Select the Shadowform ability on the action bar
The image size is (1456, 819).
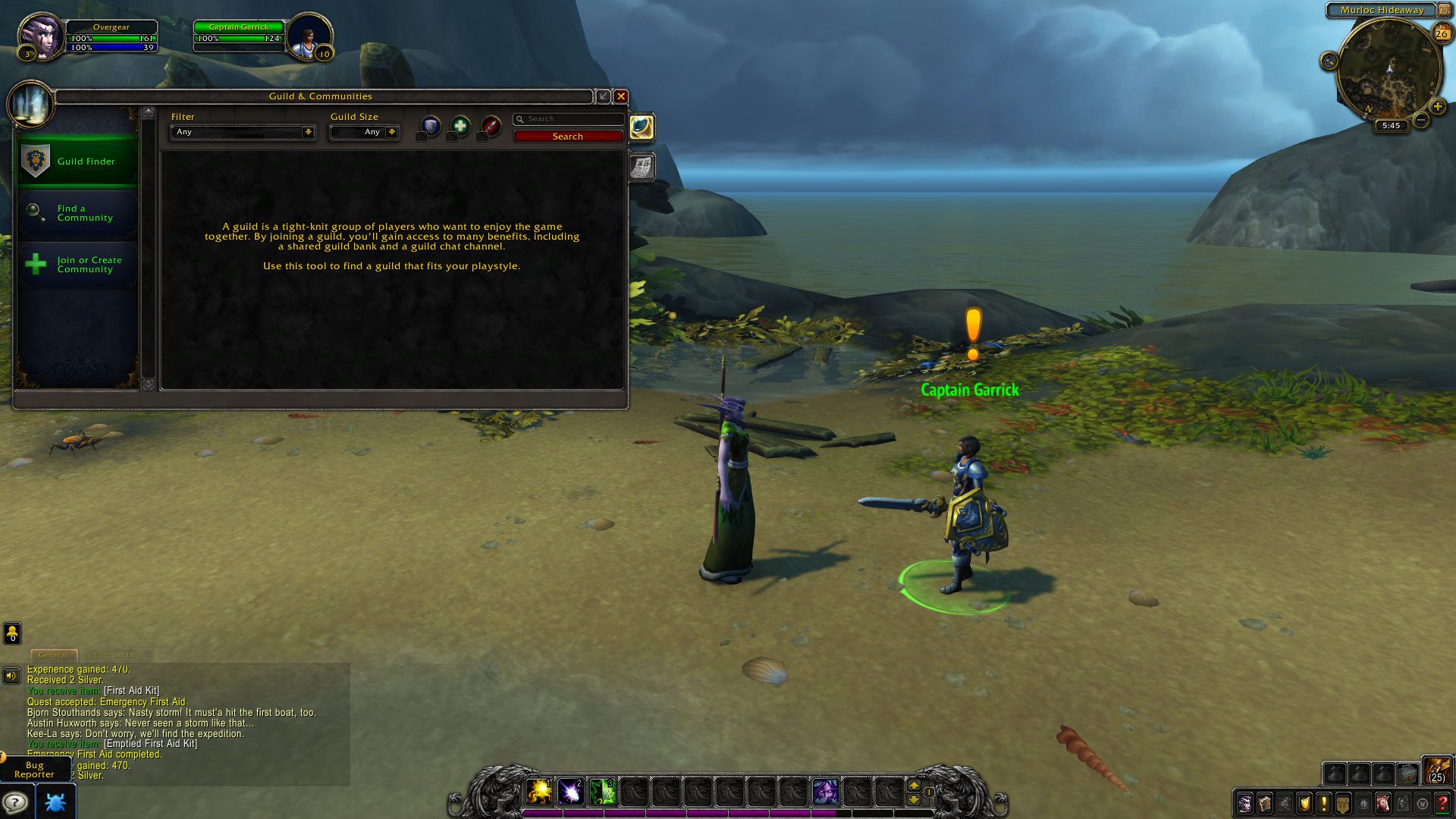pyautogui.click(x=827, y=791)
